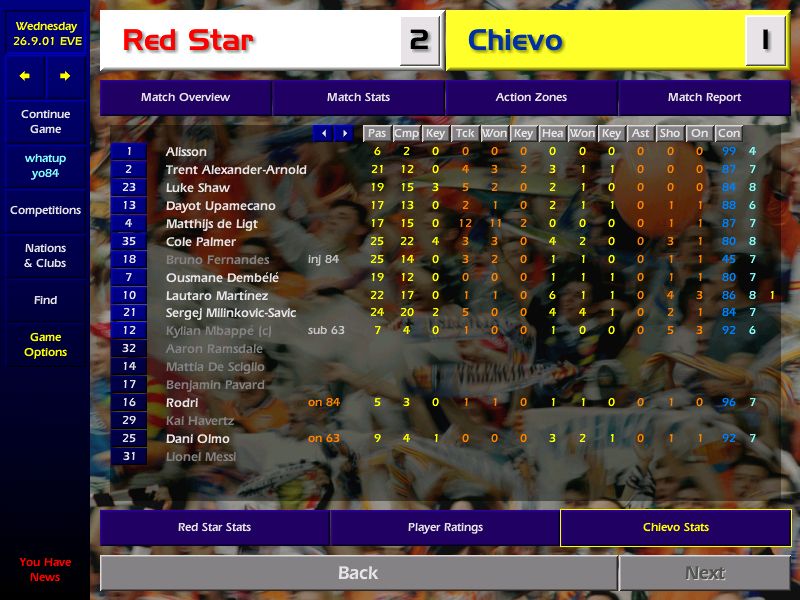The height and width of the screenshot is (600, 800).
Task: Select player Cole Palmer
Action: tap(201, 242)
